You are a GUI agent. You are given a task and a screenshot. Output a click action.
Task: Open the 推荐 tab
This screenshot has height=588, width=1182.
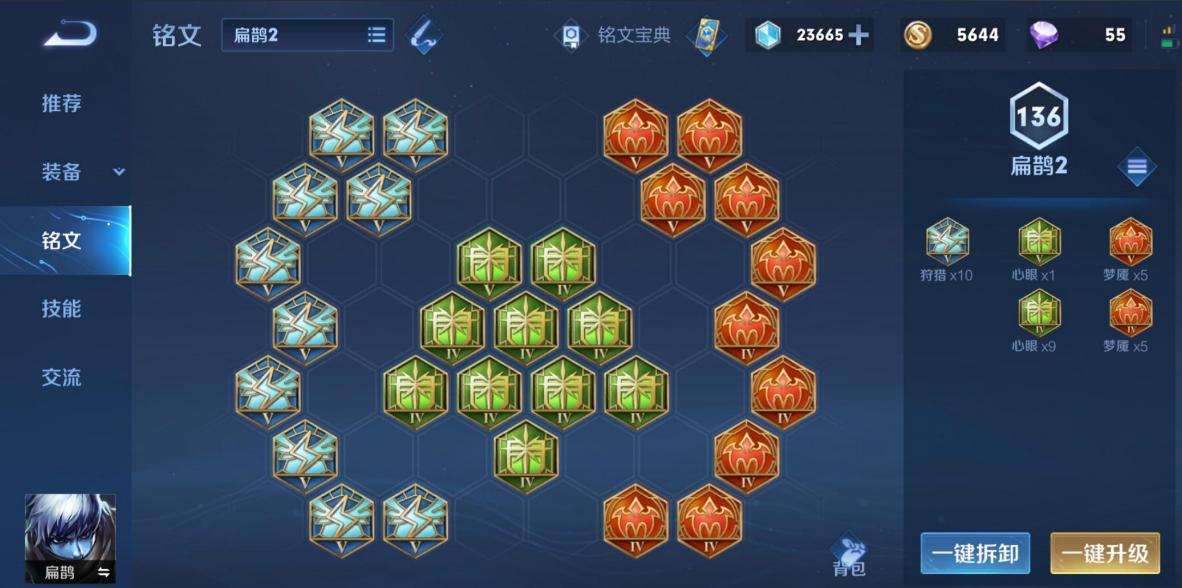pos(62,103)
